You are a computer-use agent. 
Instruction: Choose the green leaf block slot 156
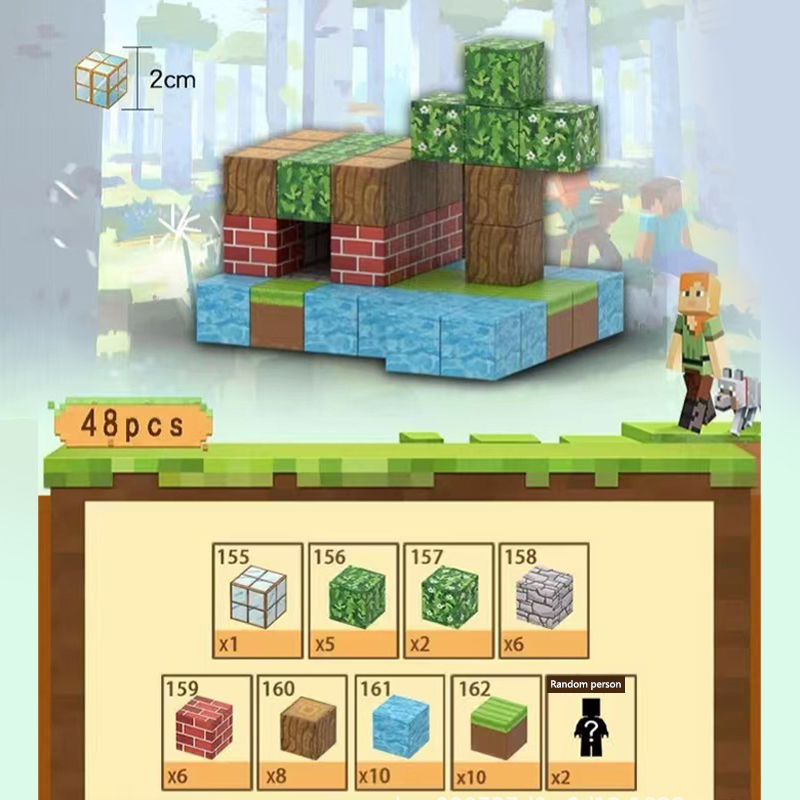(x=354, y=599)
